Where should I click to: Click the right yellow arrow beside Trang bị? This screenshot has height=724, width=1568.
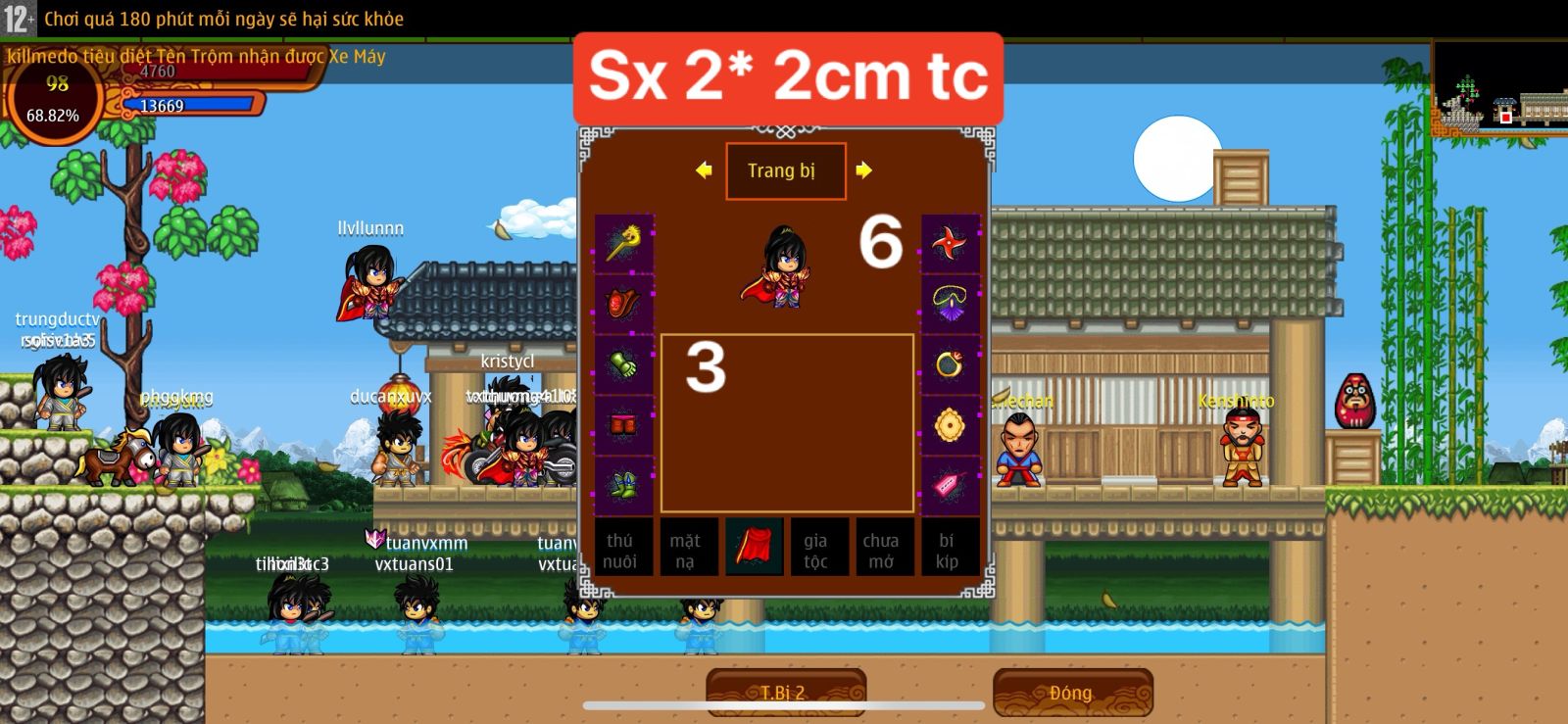tap(862, 170)
